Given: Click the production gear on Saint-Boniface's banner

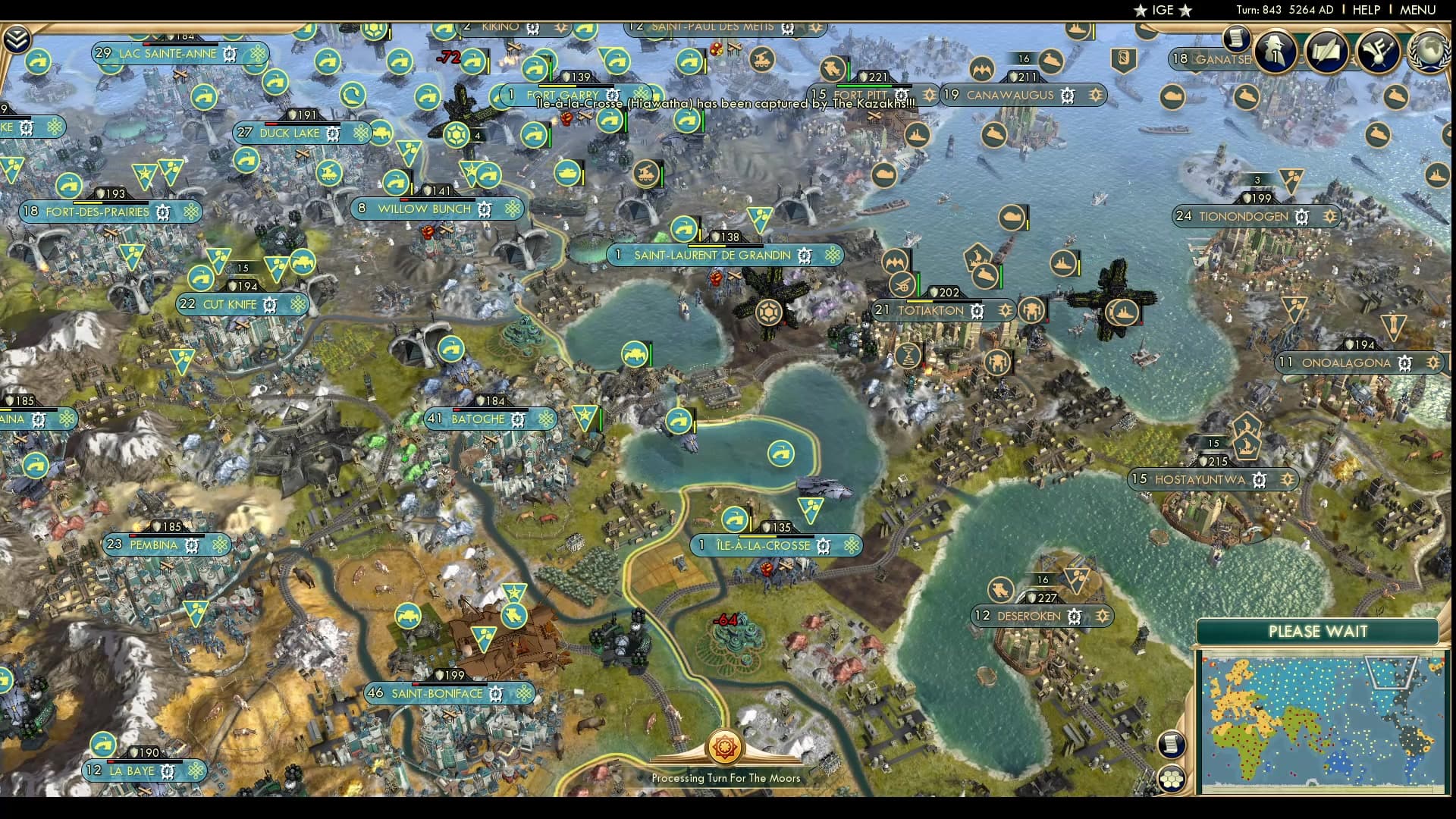Looking at the screenshot, I should click(x=497, y=693).
